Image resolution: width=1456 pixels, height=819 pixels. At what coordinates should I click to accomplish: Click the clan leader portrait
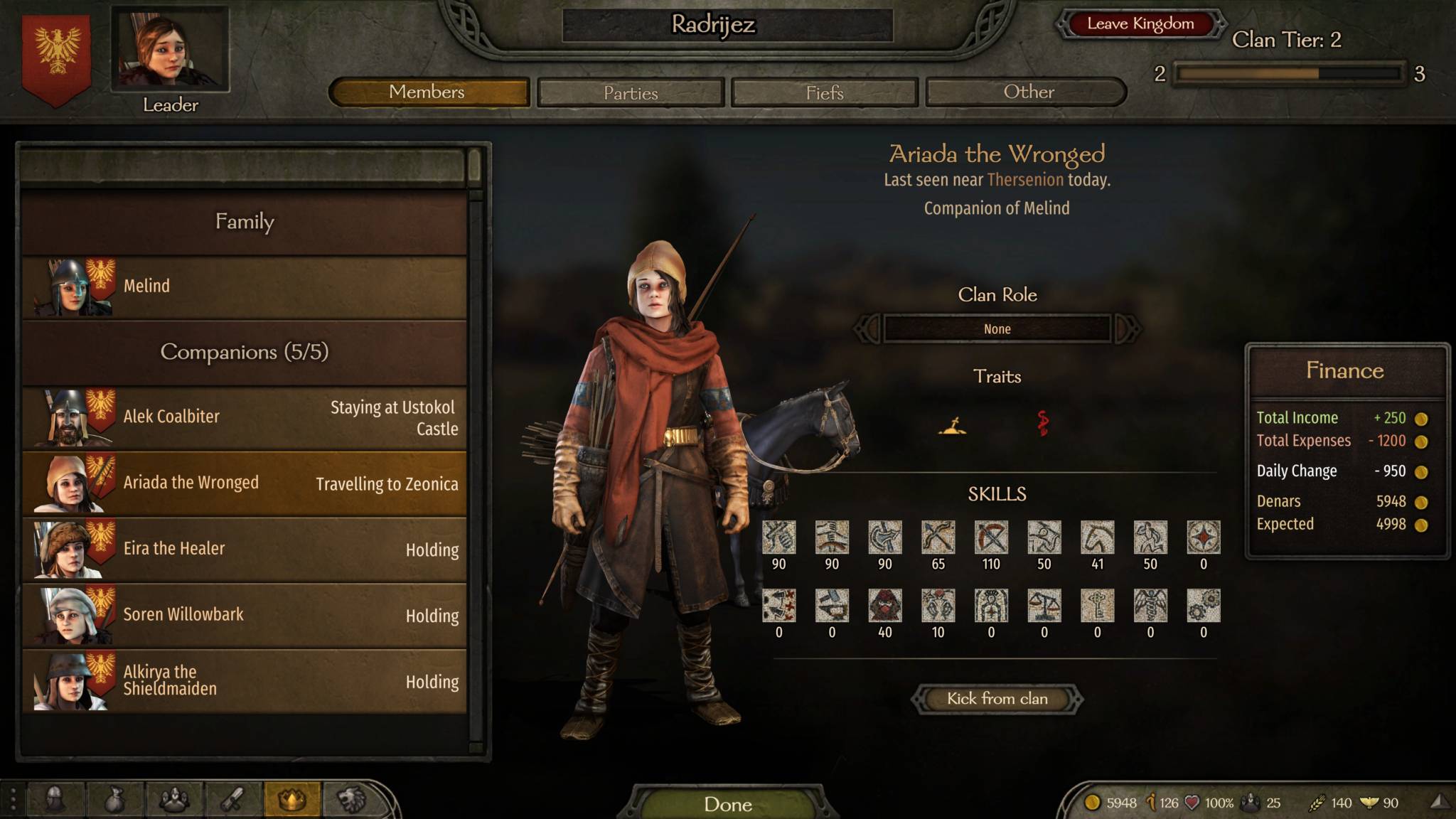[170, 50]
